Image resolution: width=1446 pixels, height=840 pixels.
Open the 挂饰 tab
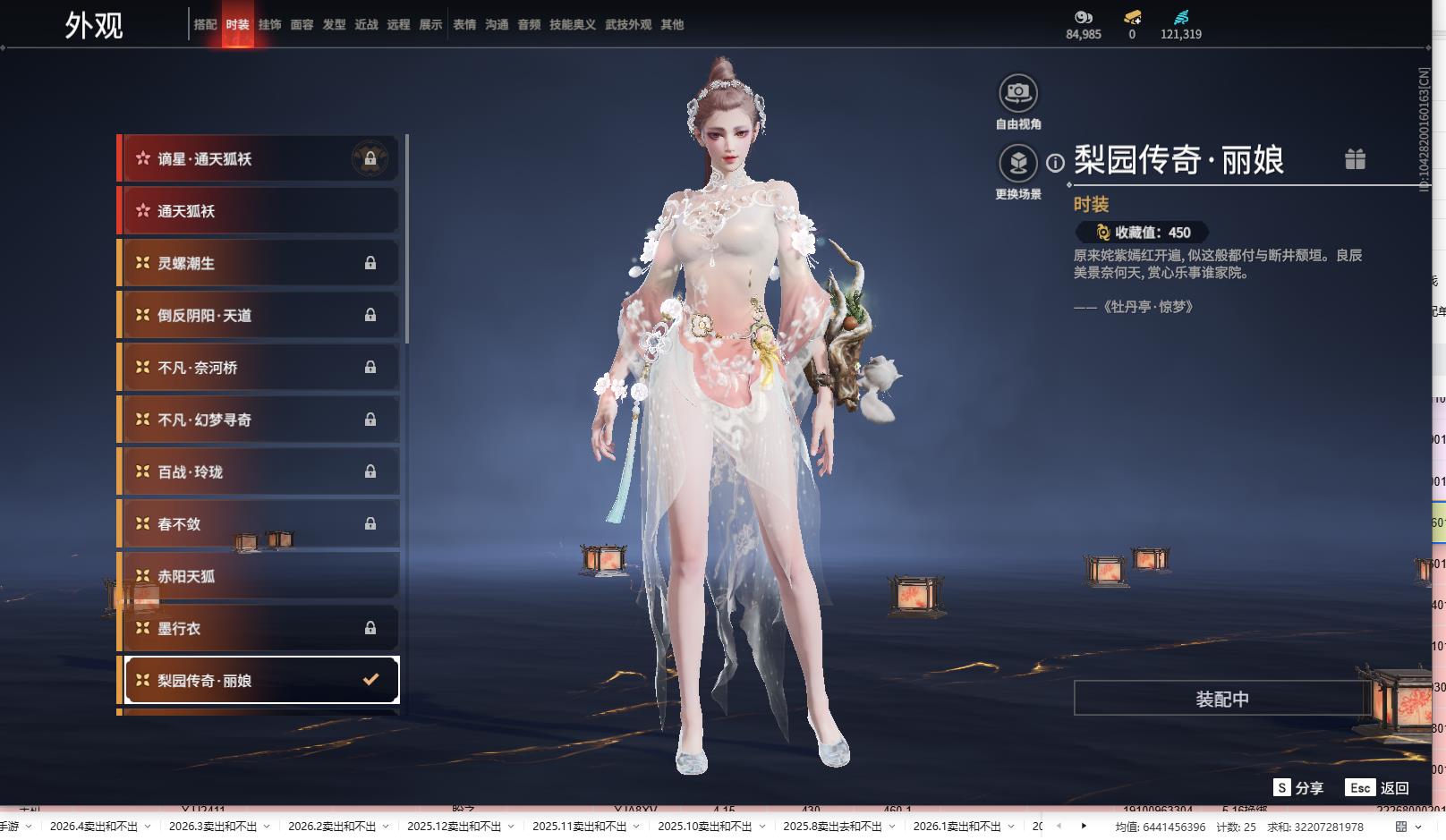(269, 25)
